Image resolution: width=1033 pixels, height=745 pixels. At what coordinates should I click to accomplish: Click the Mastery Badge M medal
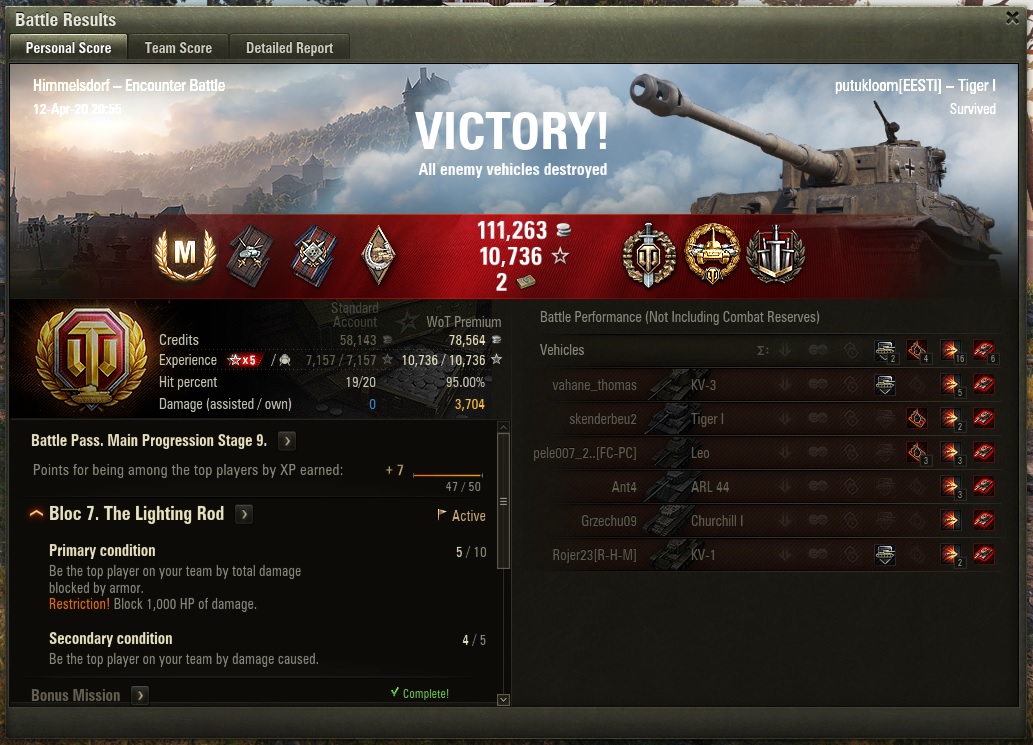(185, 256)
